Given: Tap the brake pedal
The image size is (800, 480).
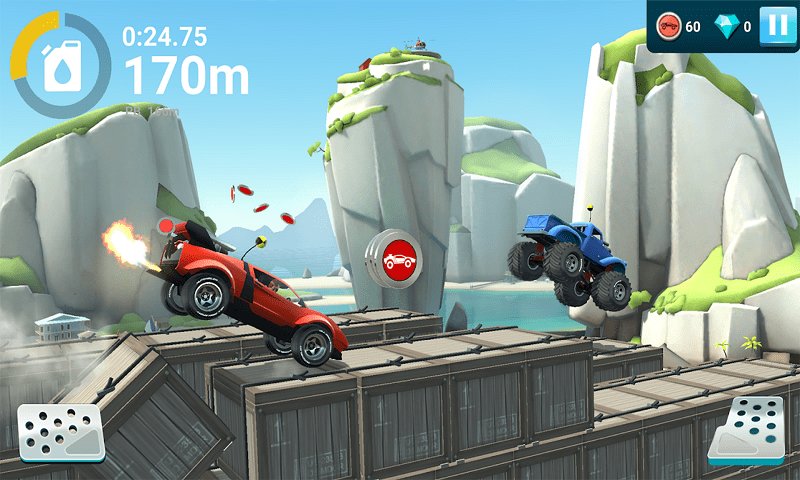Looking at the screenshot, I should pyautogui.click(x=61, y=432).
